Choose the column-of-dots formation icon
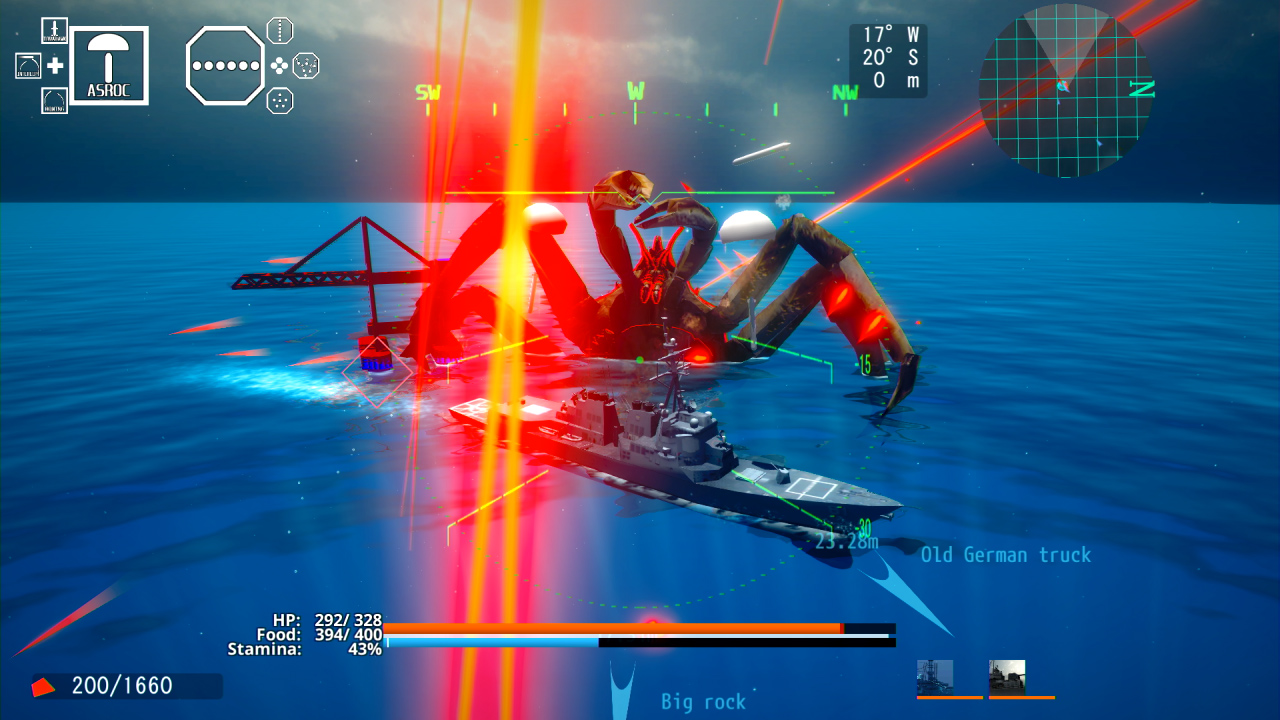The image size is (1280, 720). coord(280,30)
